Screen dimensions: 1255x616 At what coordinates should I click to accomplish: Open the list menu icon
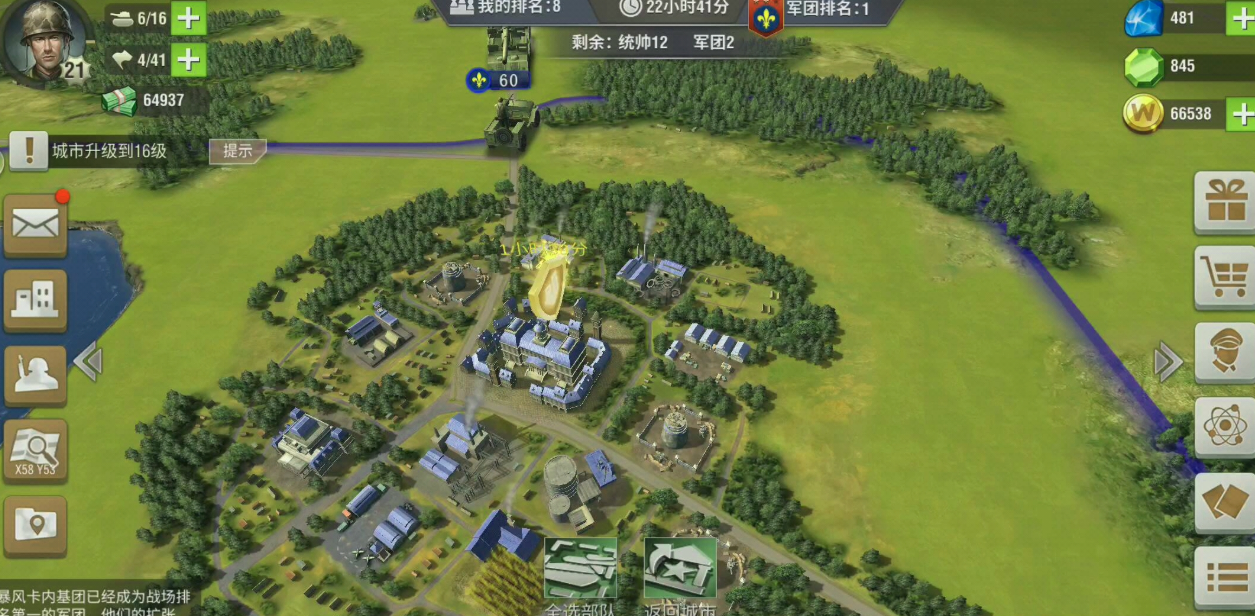pos(1225,577)
